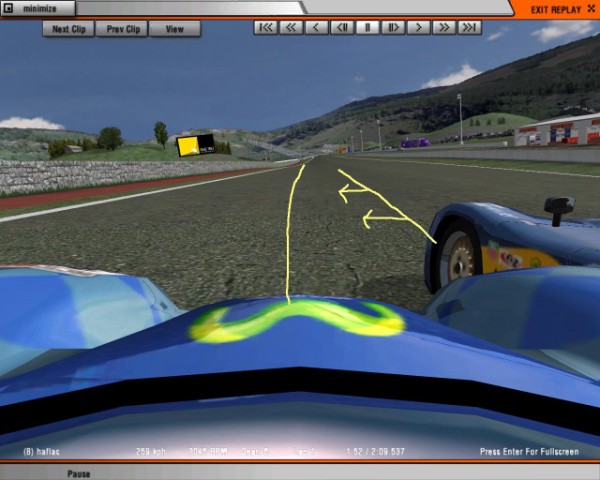Go back to the Prev Clip

123,29
